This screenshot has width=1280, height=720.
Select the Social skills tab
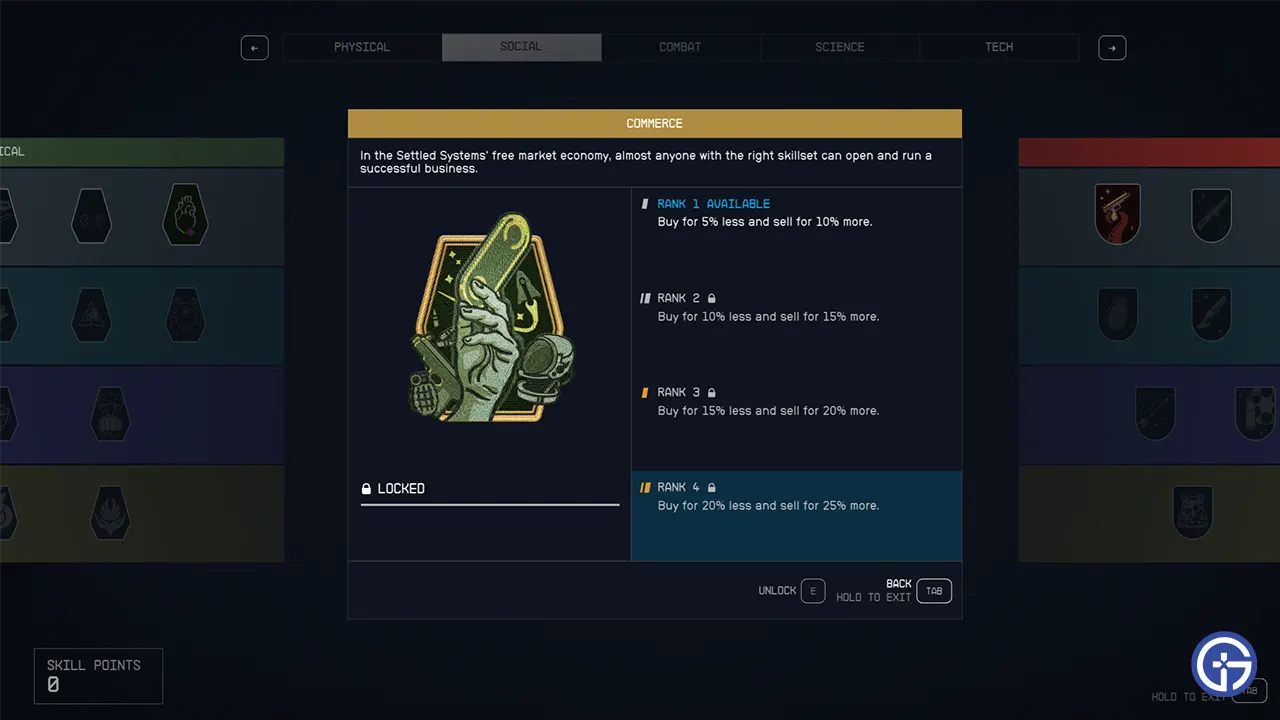tap(521, 47)
